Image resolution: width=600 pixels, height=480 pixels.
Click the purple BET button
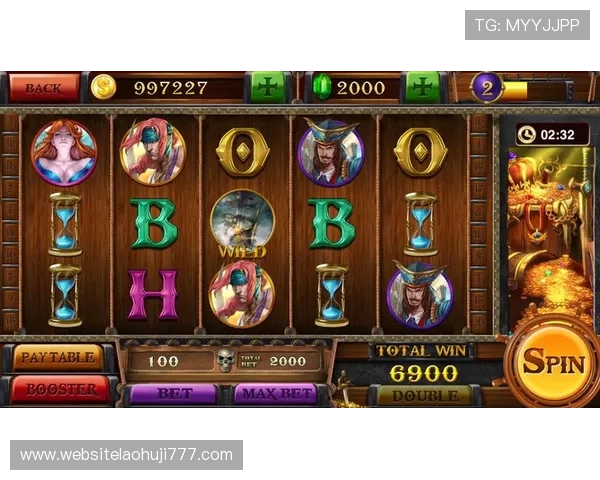174,394
